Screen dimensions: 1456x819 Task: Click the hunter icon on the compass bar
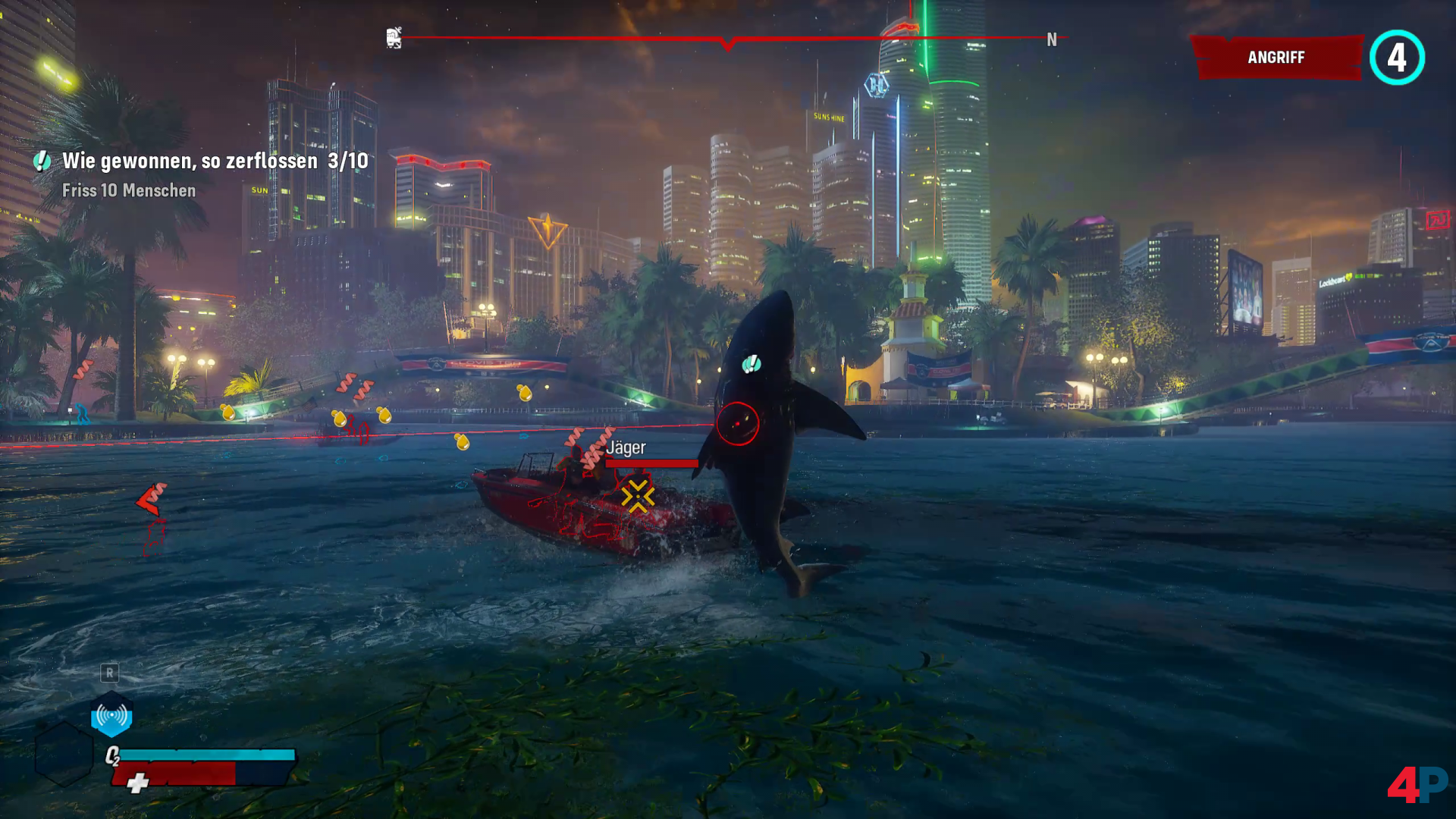point(394,38)
